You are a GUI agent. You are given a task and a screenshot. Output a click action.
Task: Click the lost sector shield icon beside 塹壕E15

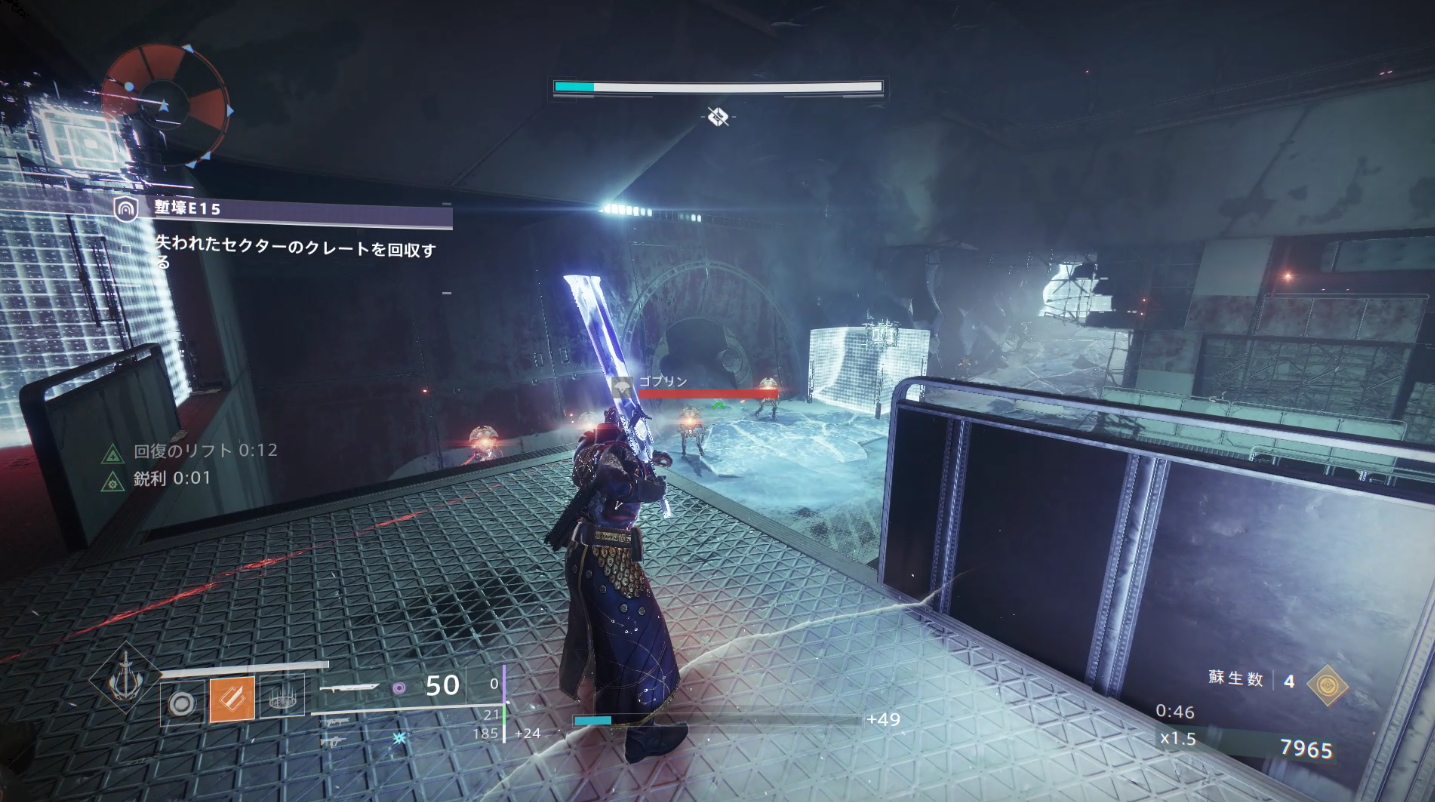point(126,209)
